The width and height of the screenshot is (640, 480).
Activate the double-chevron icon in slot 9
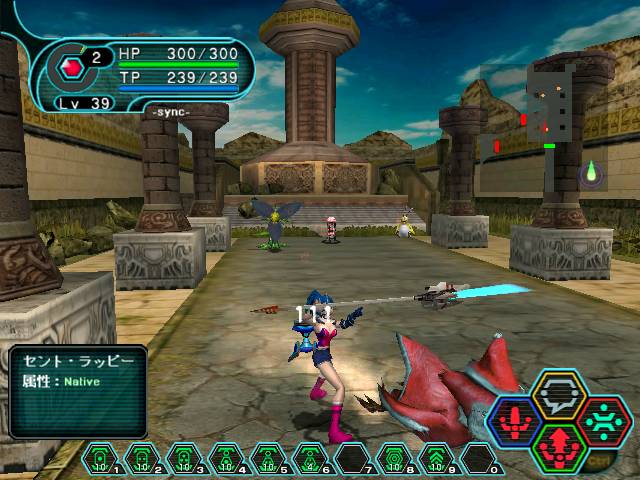[436, 458]
